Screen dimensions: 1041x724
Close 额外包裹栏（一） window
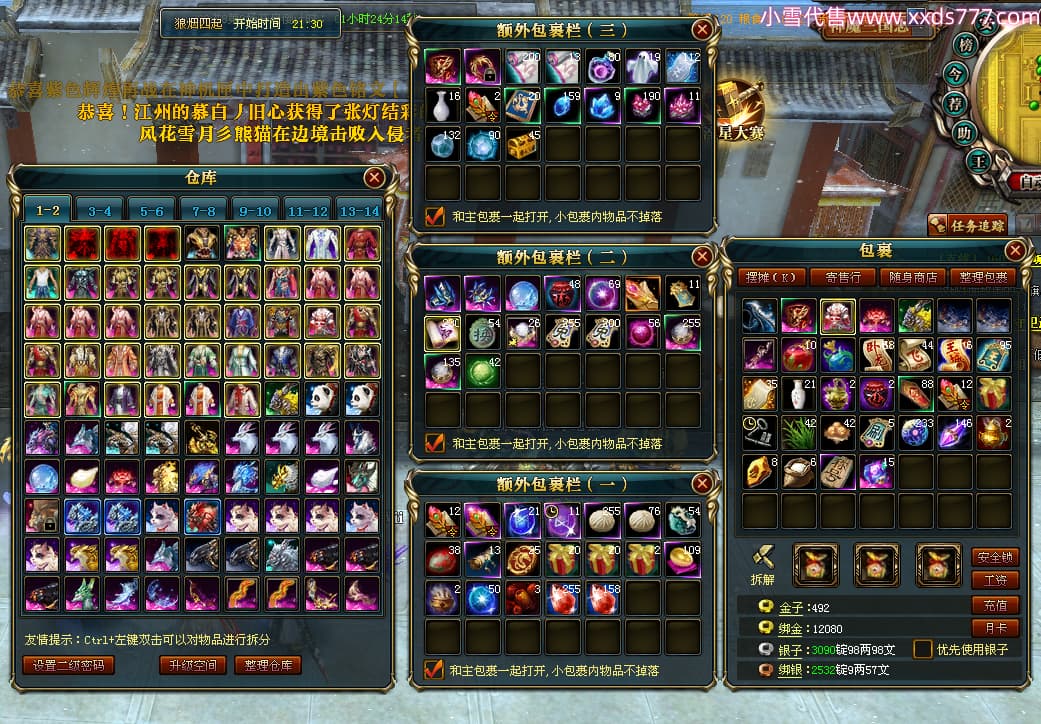pos(702,484)
